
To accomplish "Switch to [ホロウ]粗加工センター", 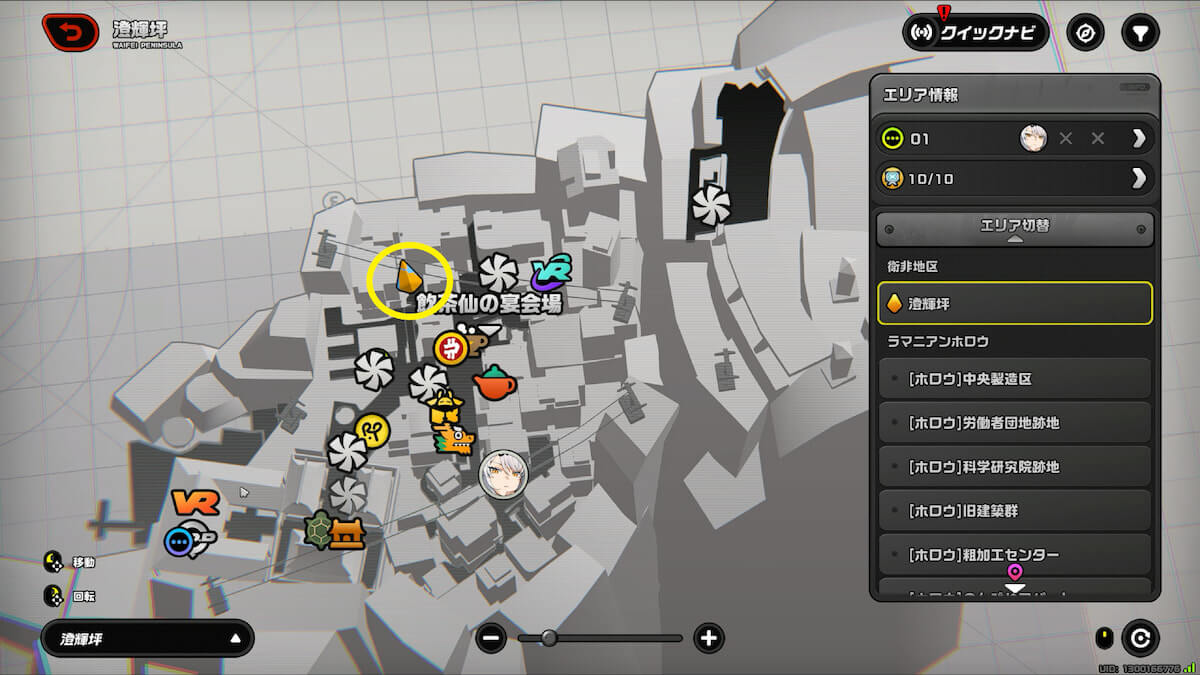I will pyautogui.click(x=1015, y=555).
